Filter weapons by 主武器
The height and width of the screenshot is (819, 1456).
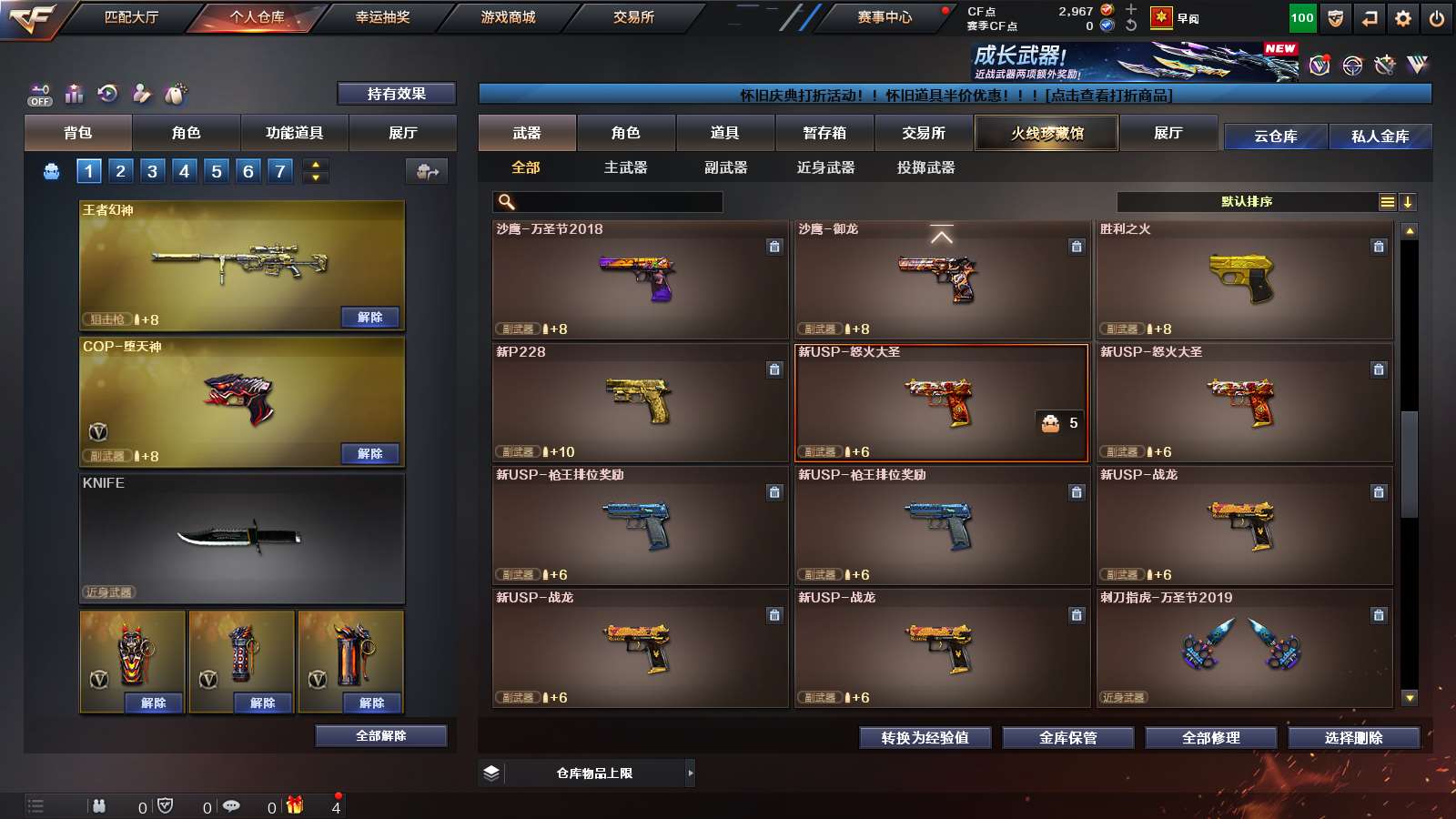click(x=625, y=167)
